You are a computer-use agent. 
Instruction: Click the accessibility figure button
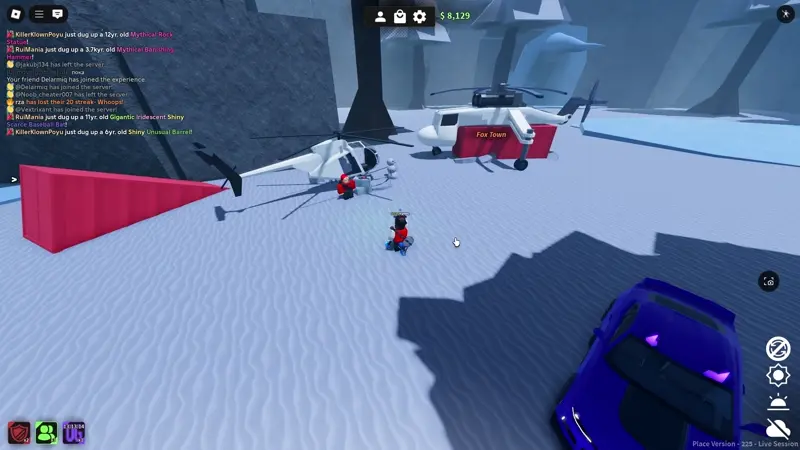point(783,14)
